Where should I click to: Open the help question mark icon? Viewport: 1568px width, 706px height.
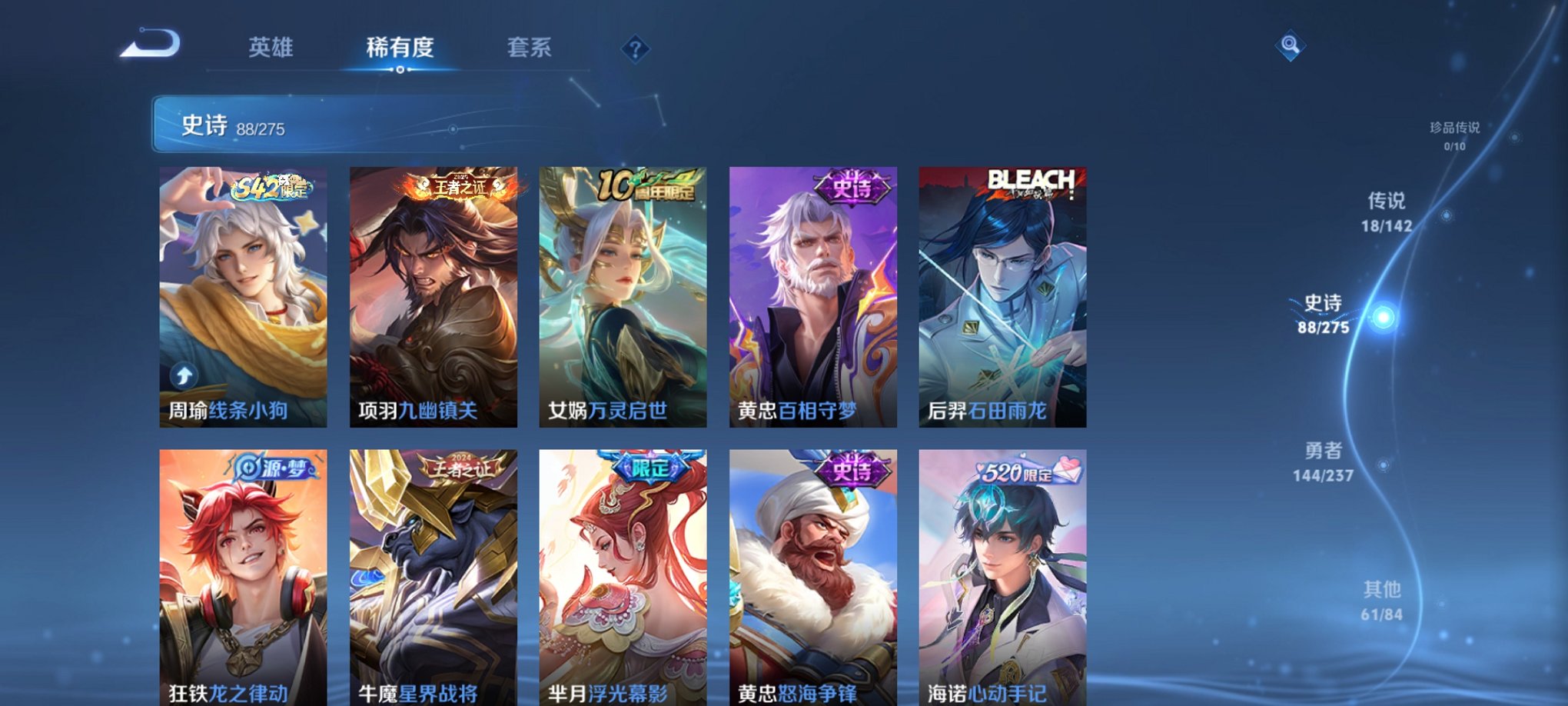click(635, 50)
